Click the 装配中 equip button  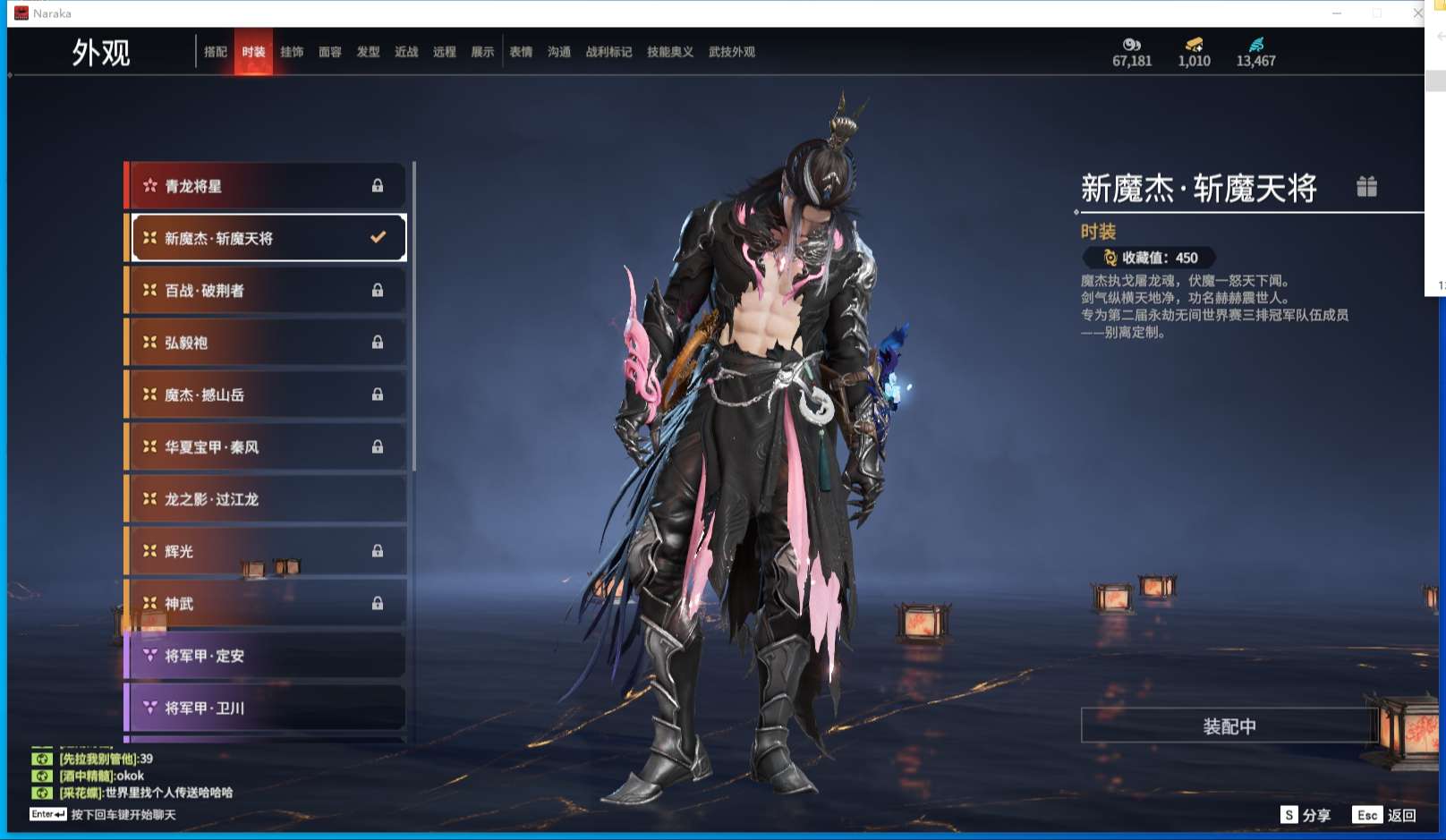pos(1229,725)
